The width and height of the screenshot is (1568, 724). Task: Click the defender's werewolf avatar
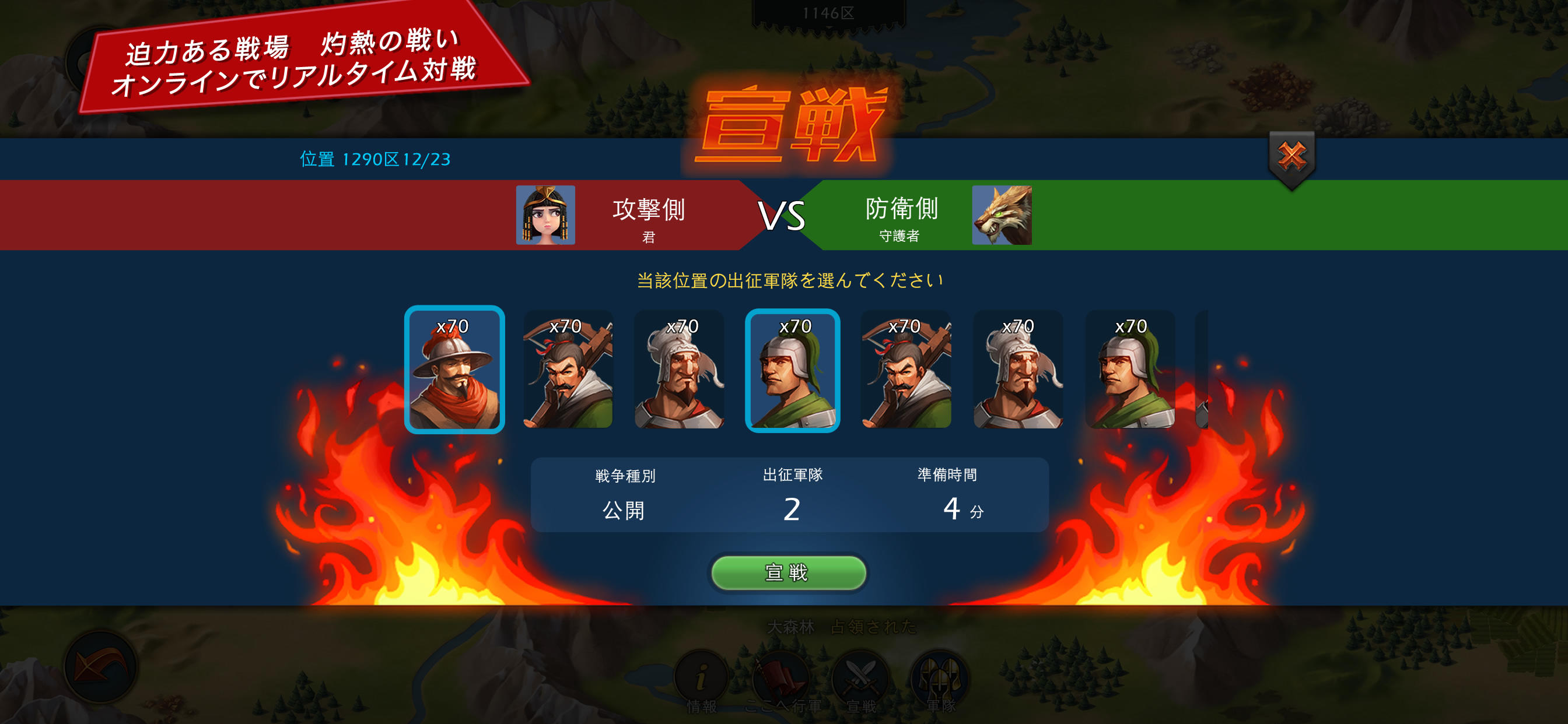point(1003,215)
